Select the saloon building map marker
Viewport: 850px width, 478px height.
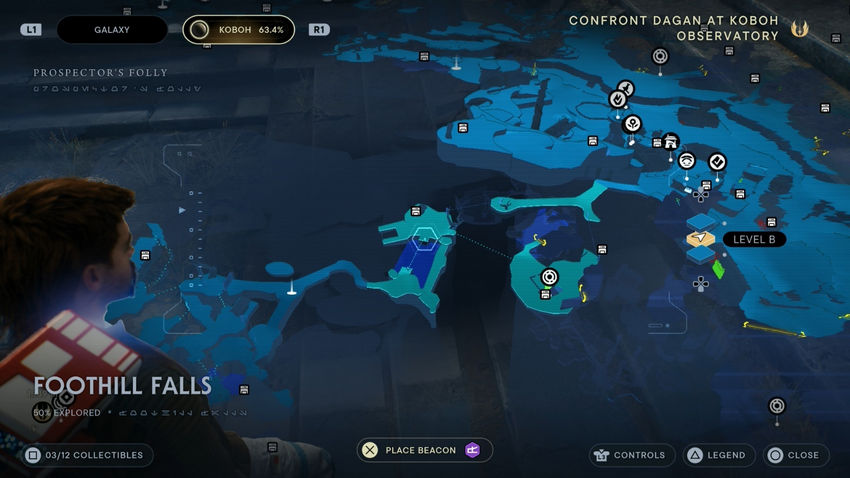click(671, 141)
